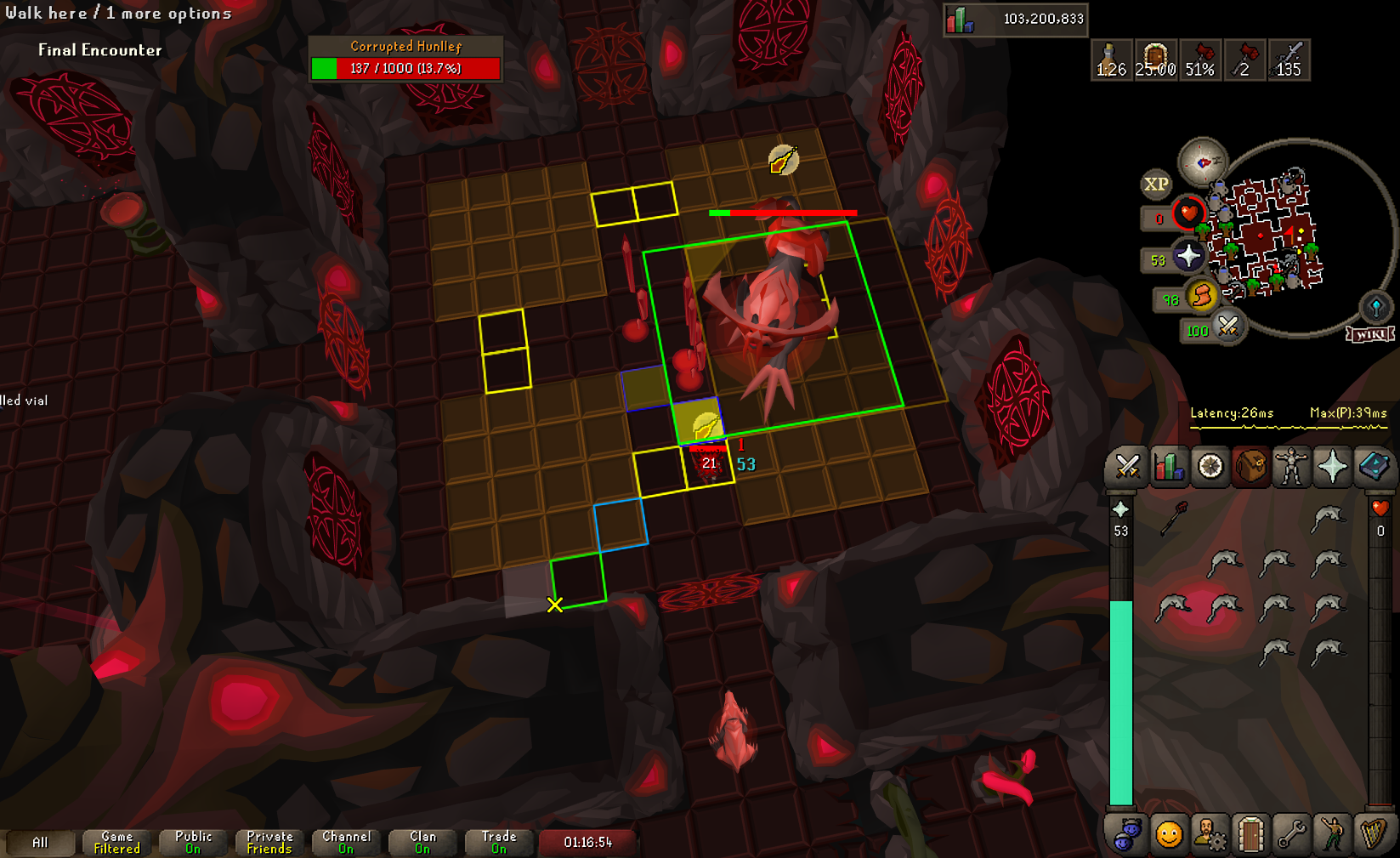Toggle run energy orb
The width and height of the screenshot is (1400, 858).
click(1202, 296)
